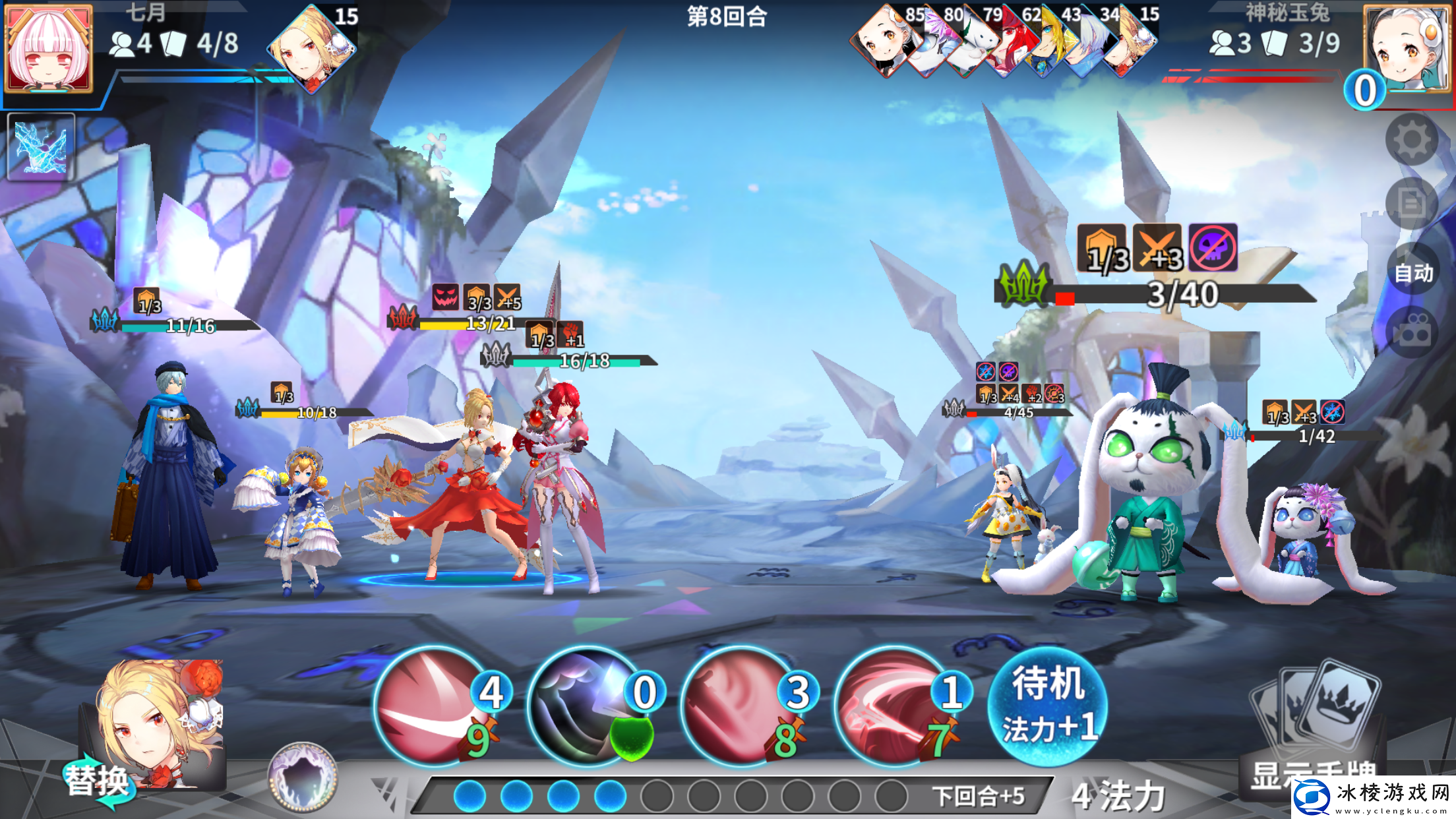Screen dimensions: 1456x819
Task: Click the blonde active unit portrait marked 15
Action: (312, 48)
